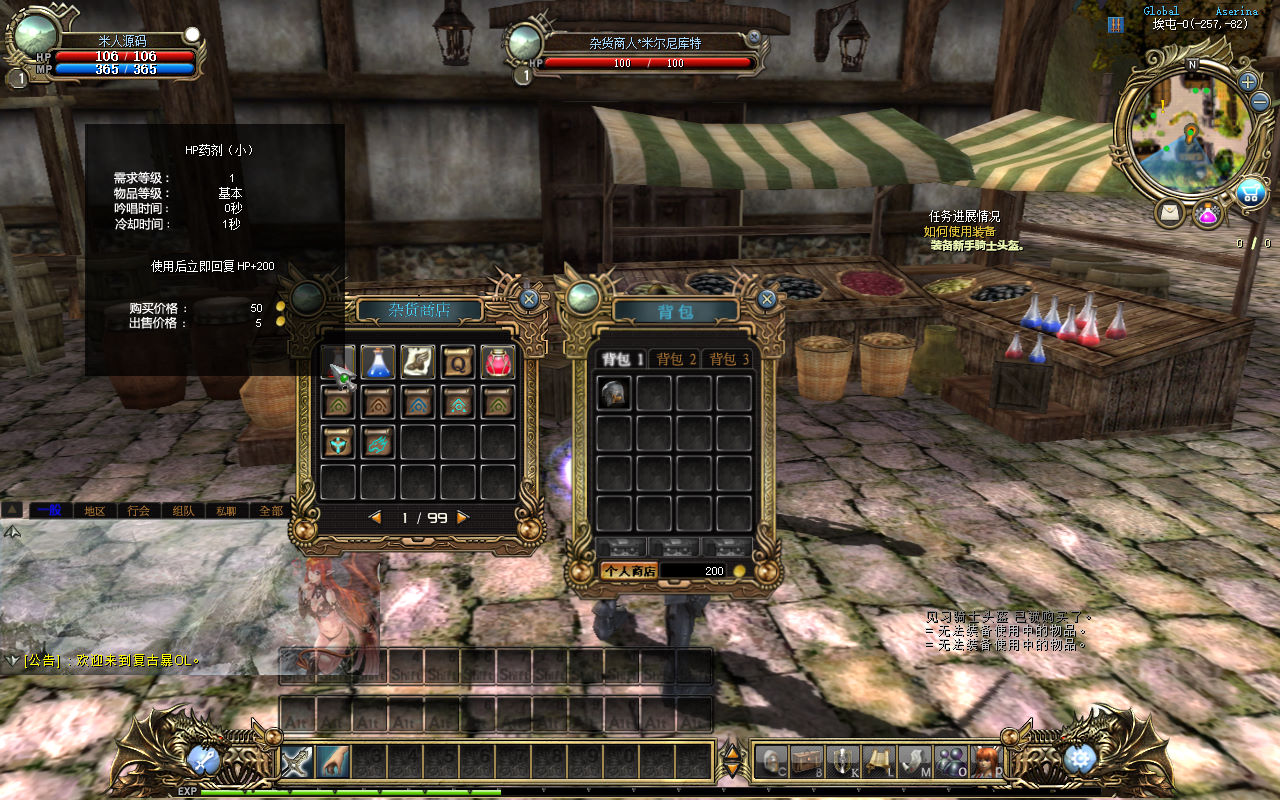The height and width of the screenshot is (800, 1280).
Task: Choose the red round potion jar
Action: coord(498,362)
